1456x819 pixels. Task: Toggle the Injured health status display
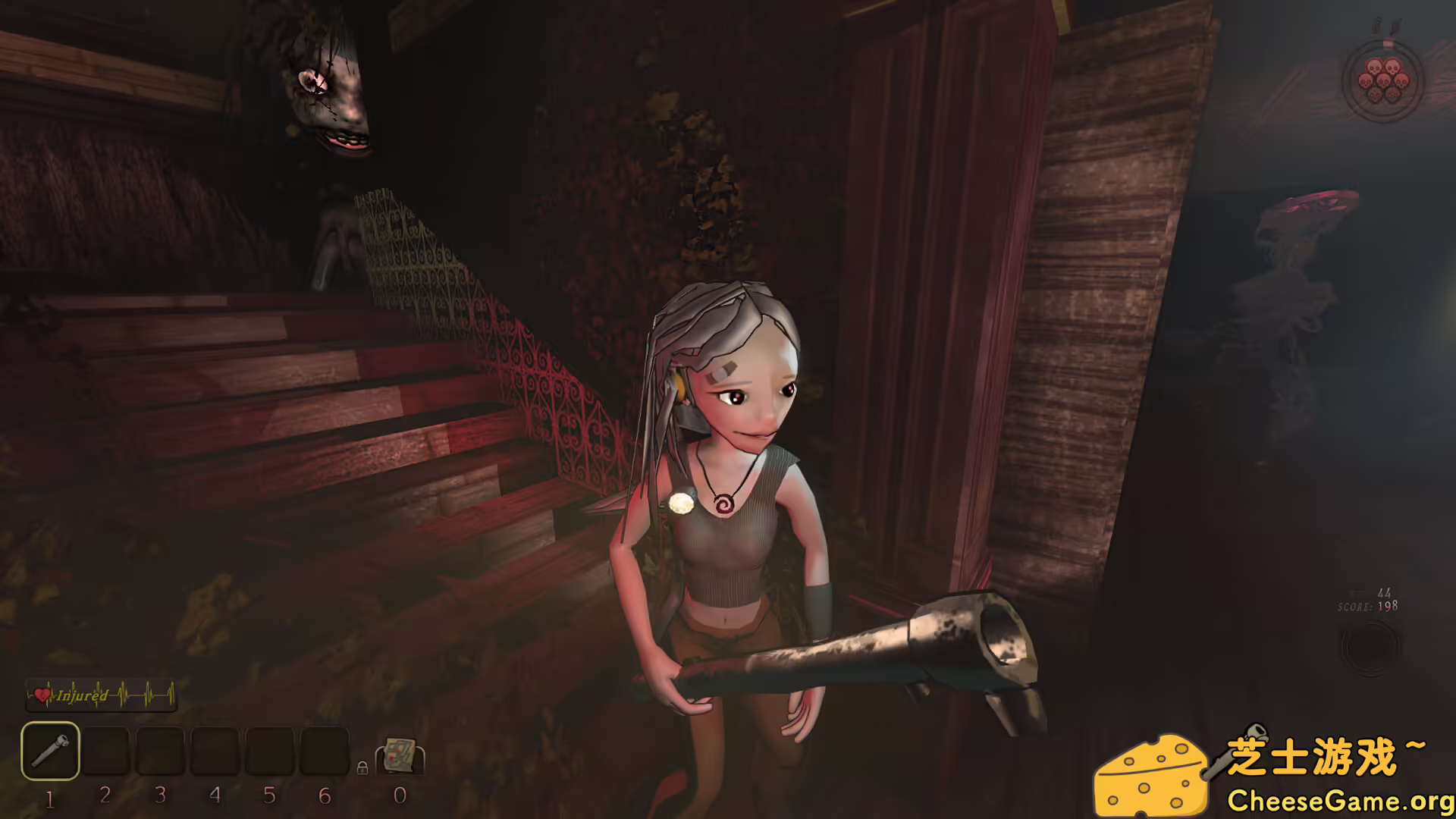click(x=81, y=695)
